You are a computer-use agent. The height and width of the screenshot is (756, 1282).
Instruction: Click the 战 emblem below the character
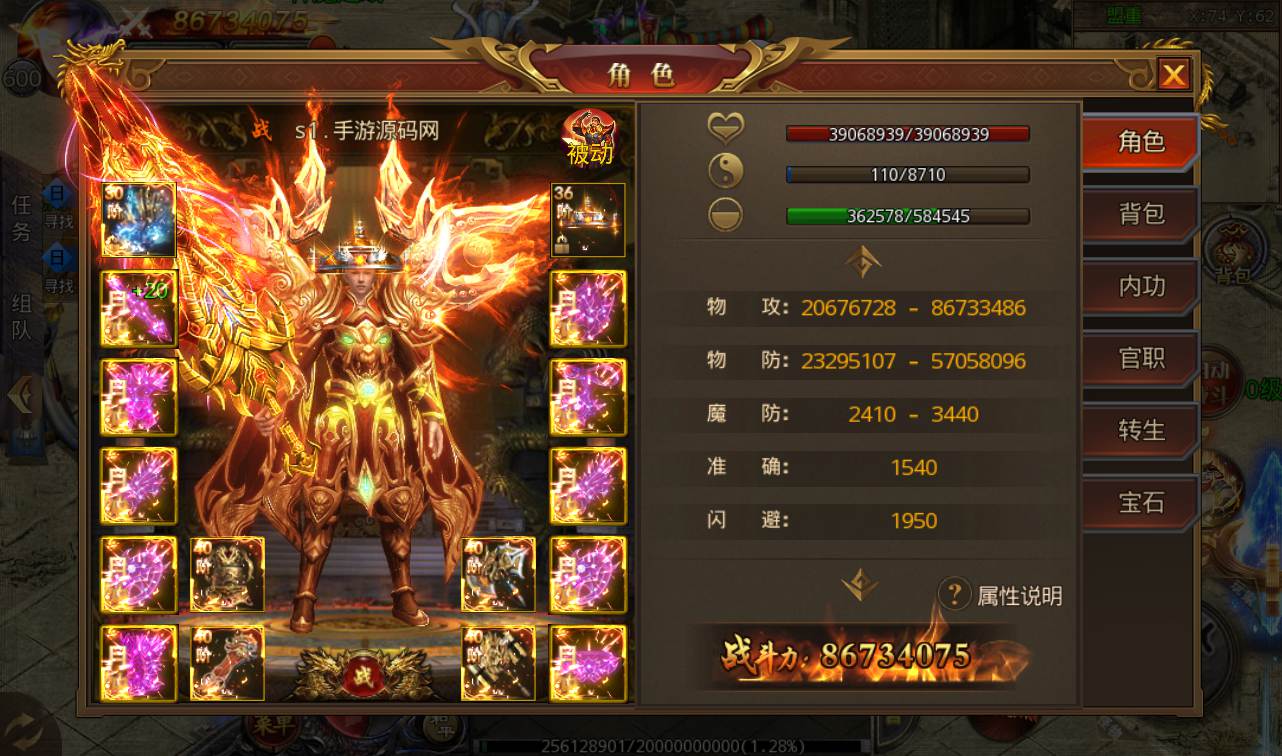[x=359, y=675]
